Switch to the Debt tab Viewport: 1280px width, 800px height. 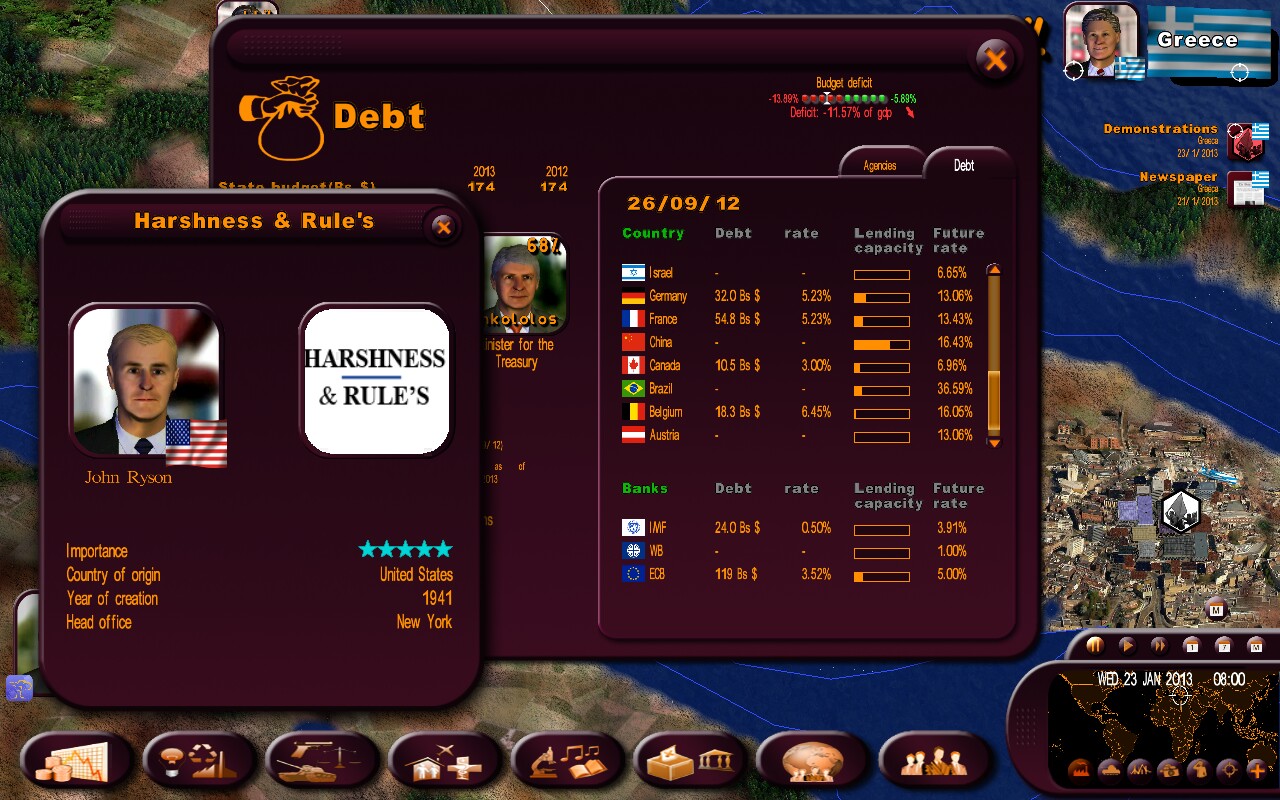[963, 166]
